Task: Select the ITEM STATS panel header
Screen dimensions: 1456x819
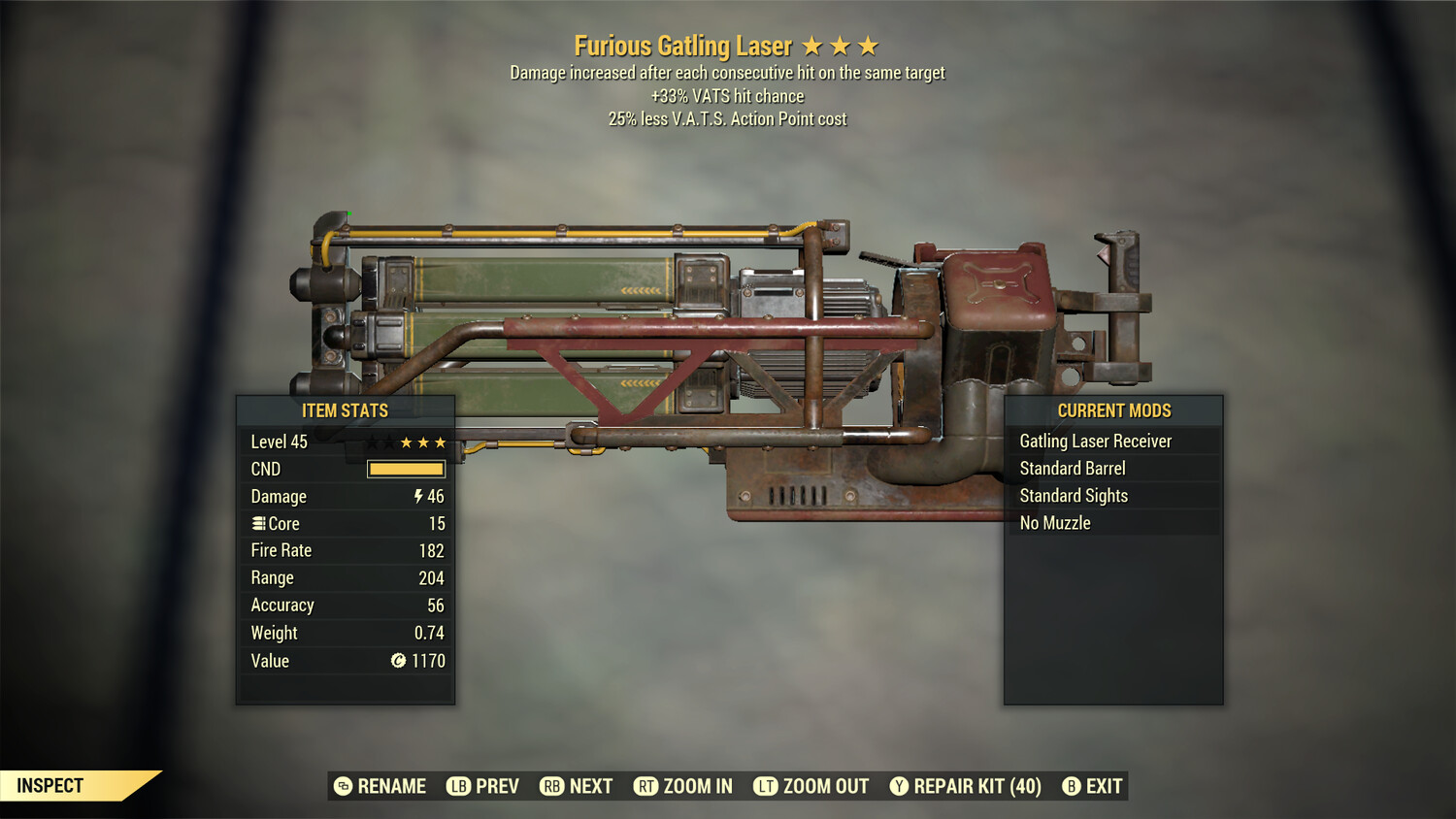Action: point(346,410)
